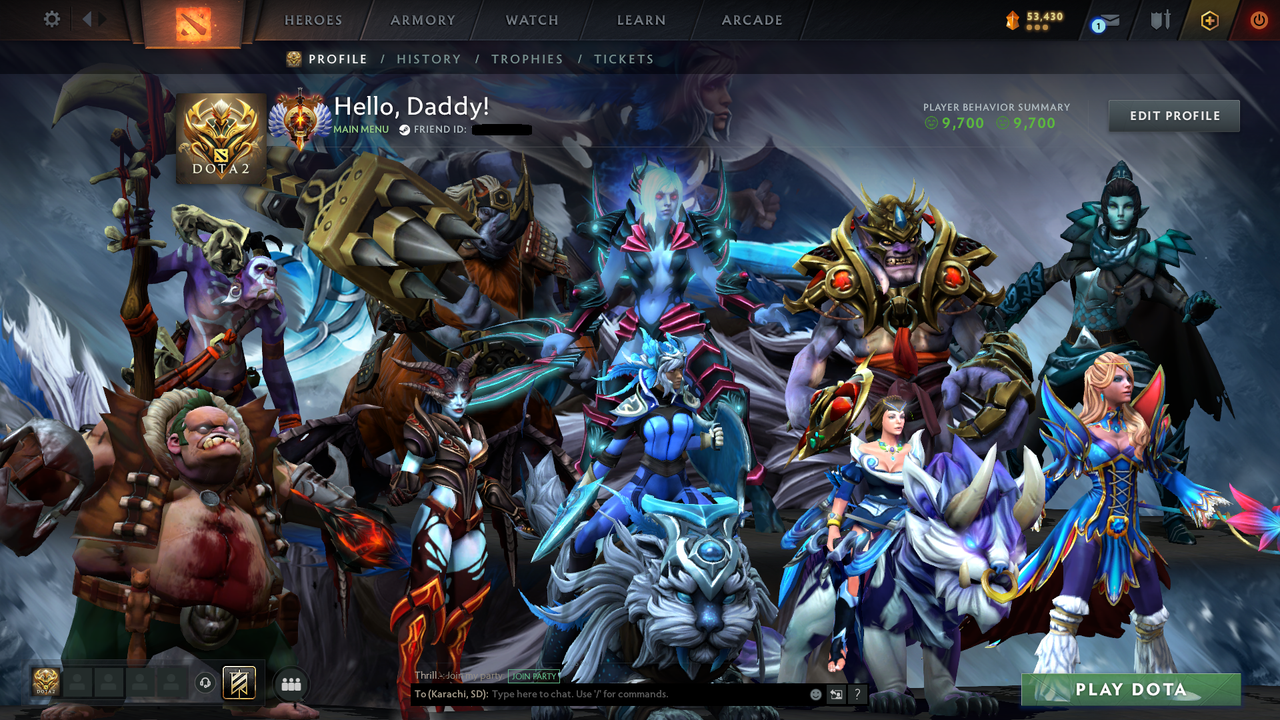1280x720 pixels.
Task: Click the EDIT PROFILE button
Action: [x=1173, y=115]
